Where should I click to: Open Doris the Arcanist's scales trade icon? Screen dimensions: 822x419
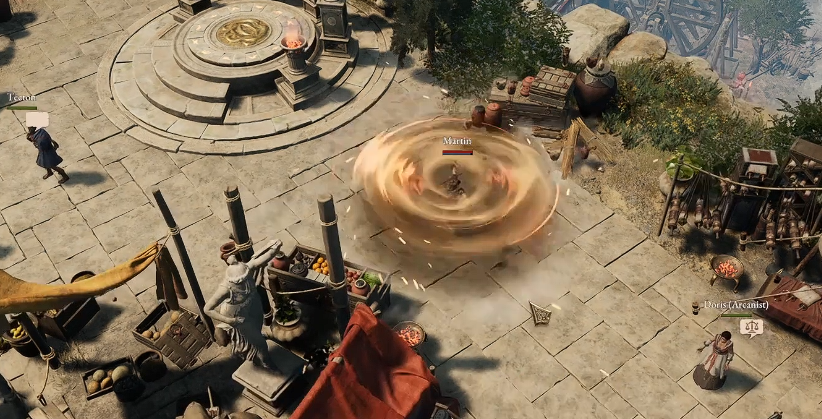pyautogui.click(x=751, y=325)
